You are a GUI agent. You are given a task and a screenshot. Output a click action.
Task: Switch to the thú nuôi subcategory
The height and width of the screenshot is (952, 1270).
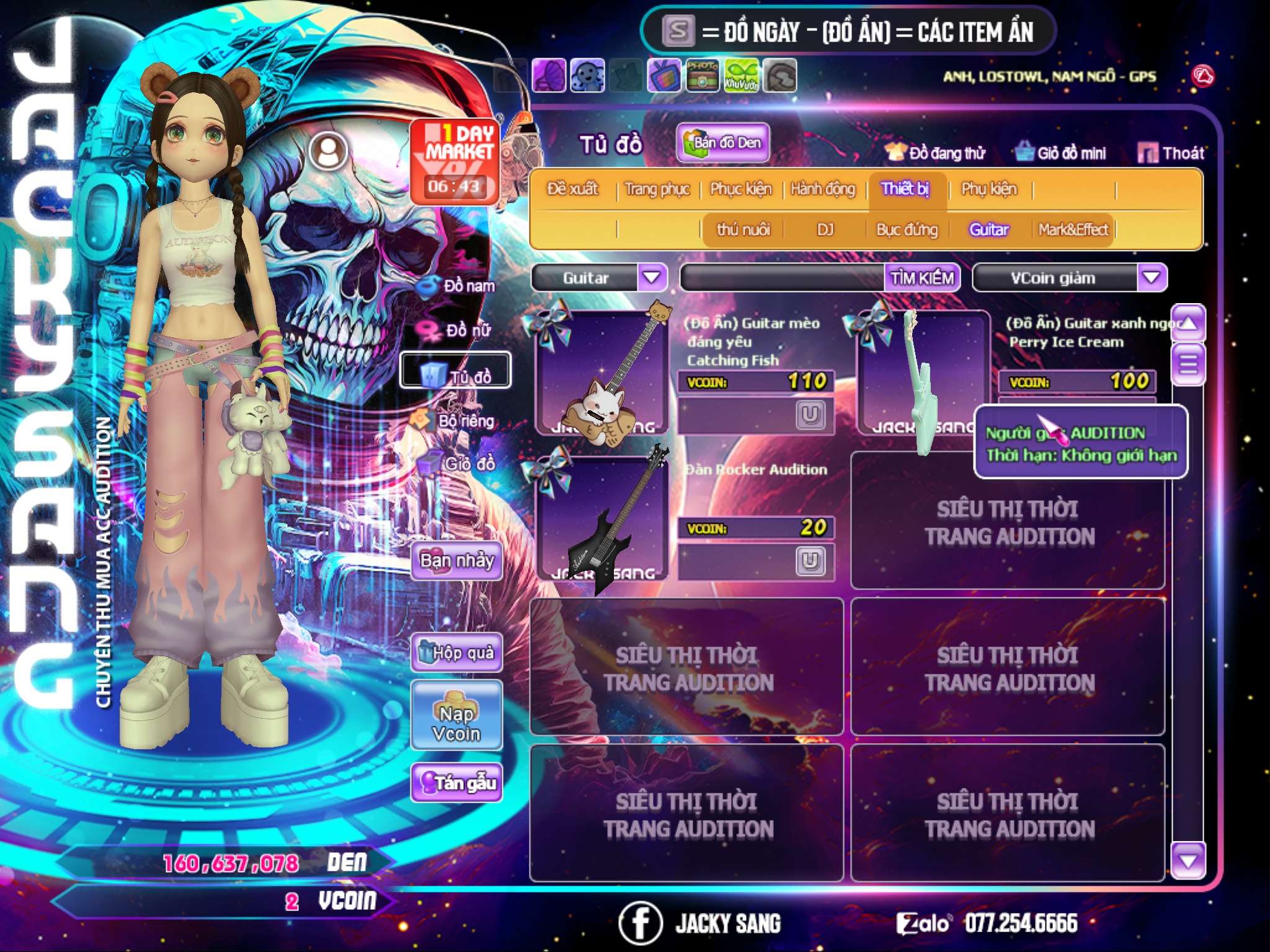(x=743, y=230)
